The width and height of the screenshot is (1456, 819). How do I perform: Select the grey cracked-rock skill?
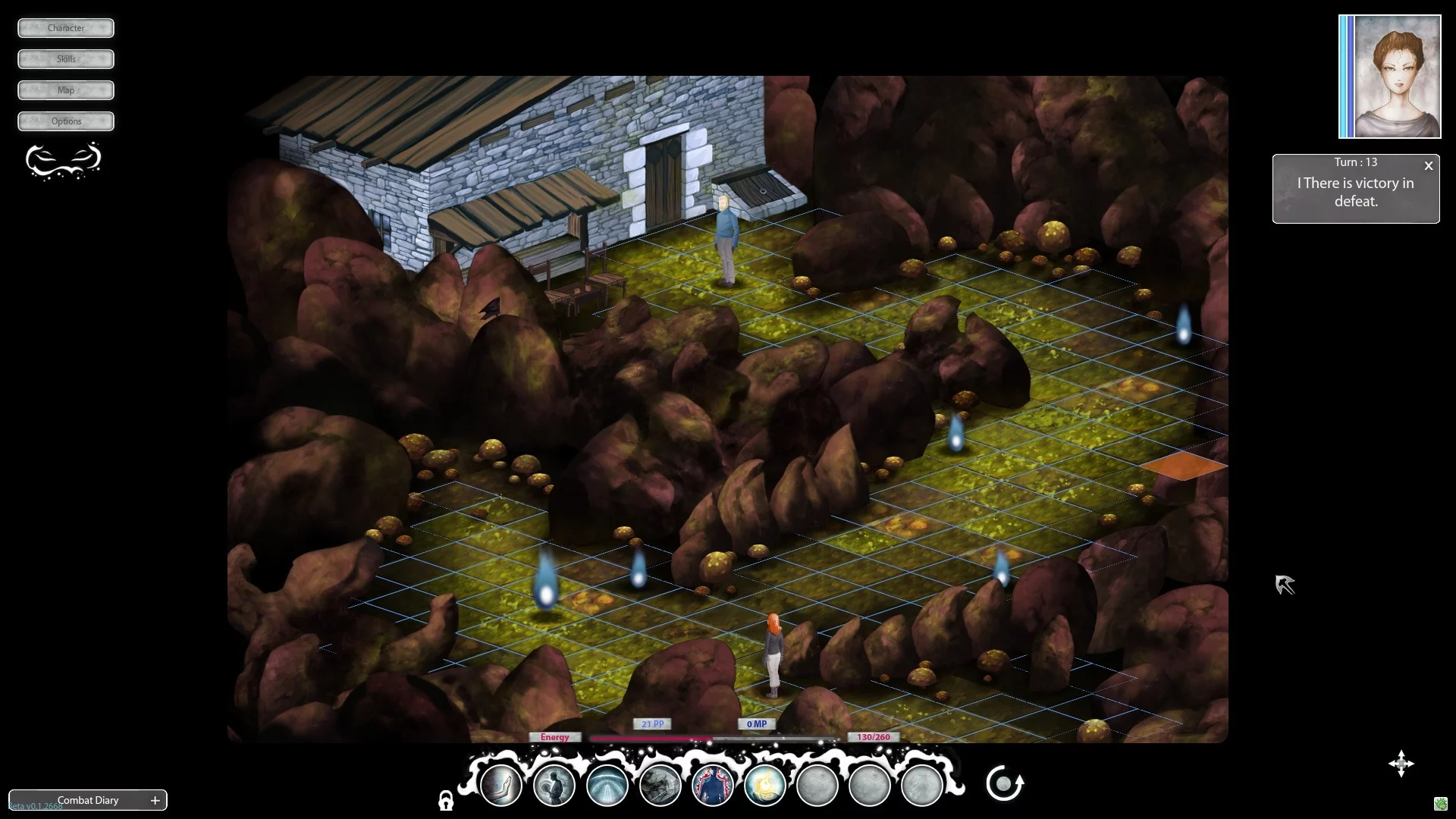pos(660,785)
